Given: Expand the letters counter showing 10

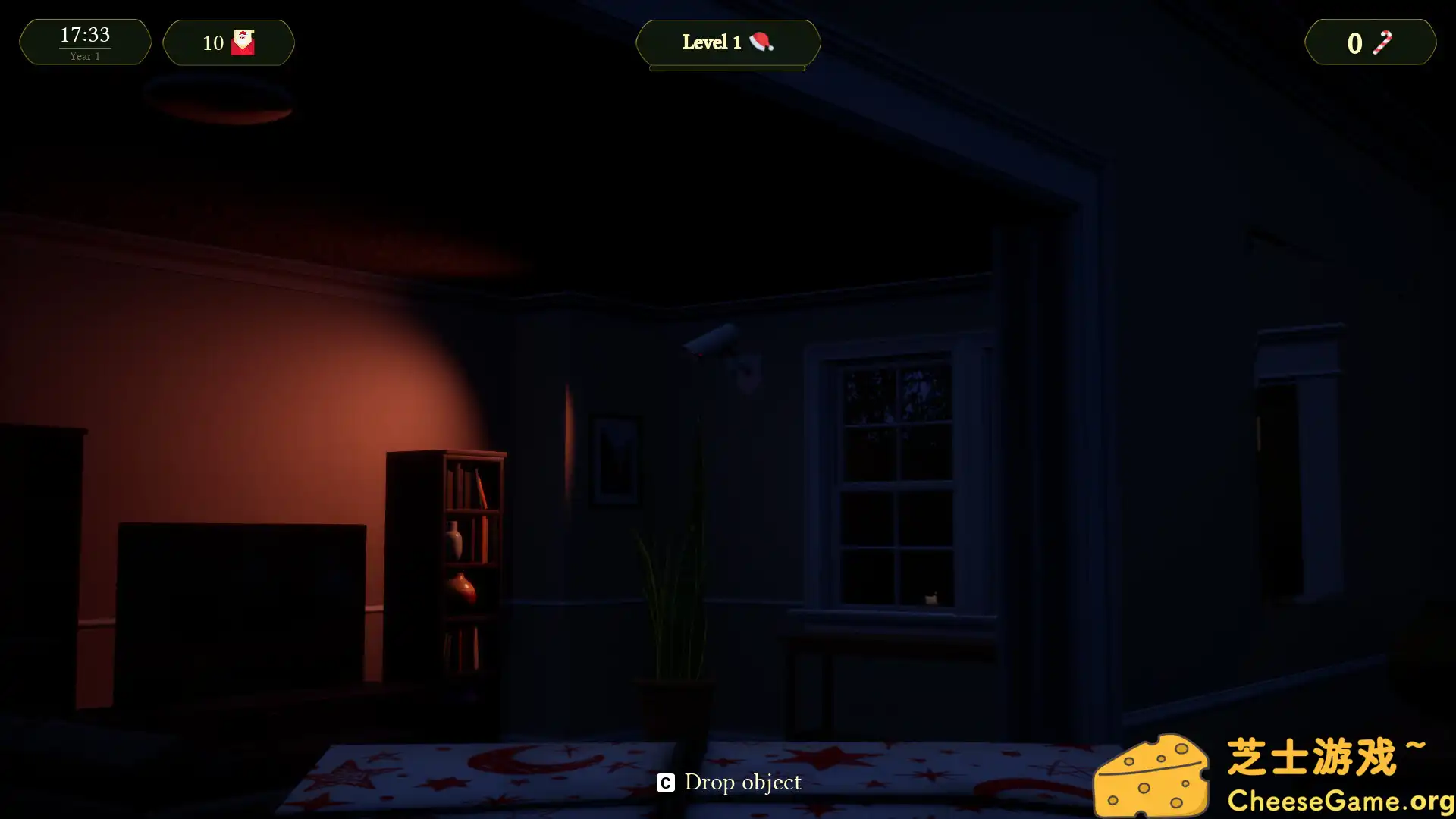Looking at the screenshot, I should coord(227,43).
